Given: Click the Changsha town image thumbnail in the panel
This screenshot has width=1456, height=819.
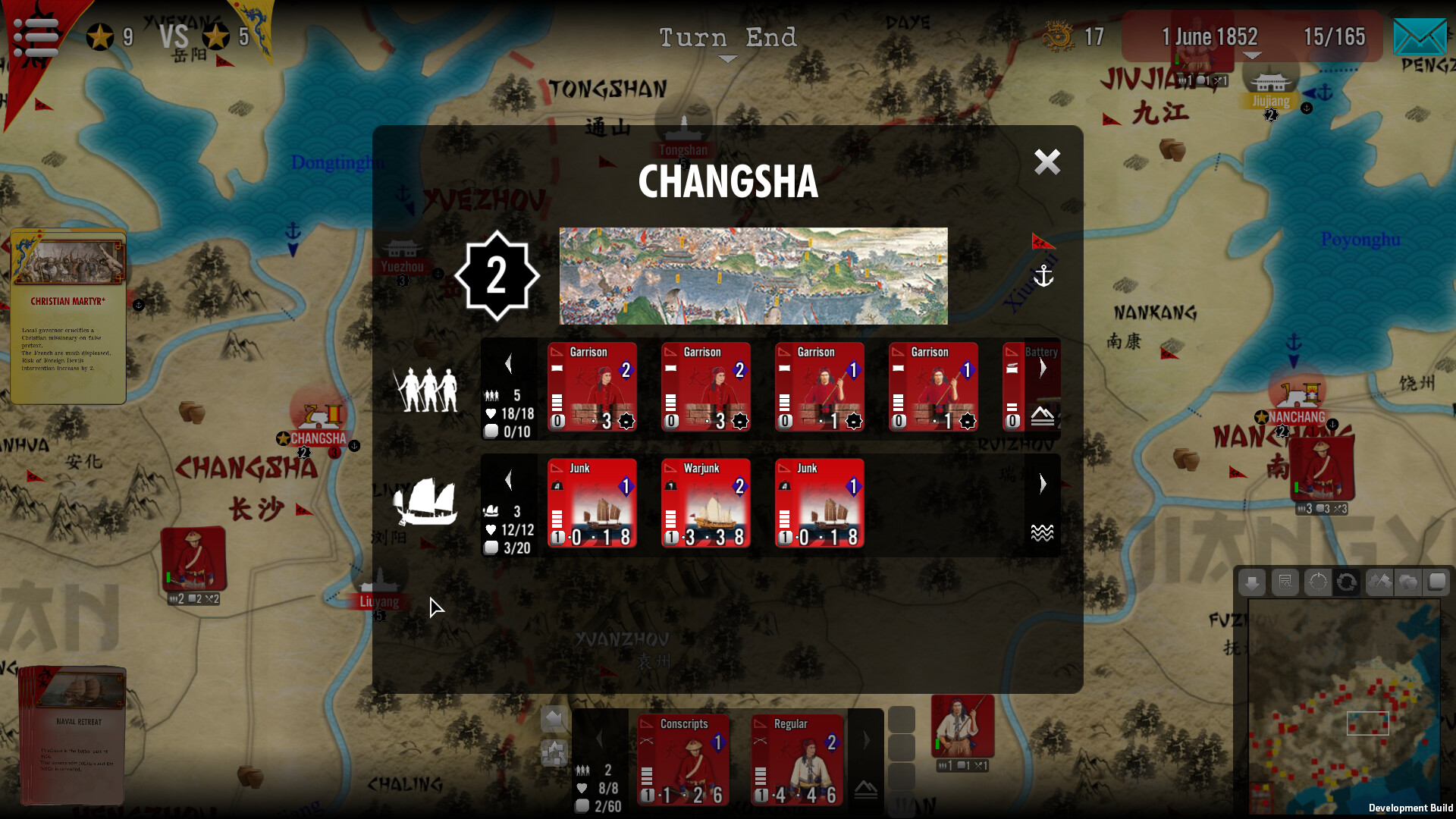Looking at the screenshot, I should point(753,275).
